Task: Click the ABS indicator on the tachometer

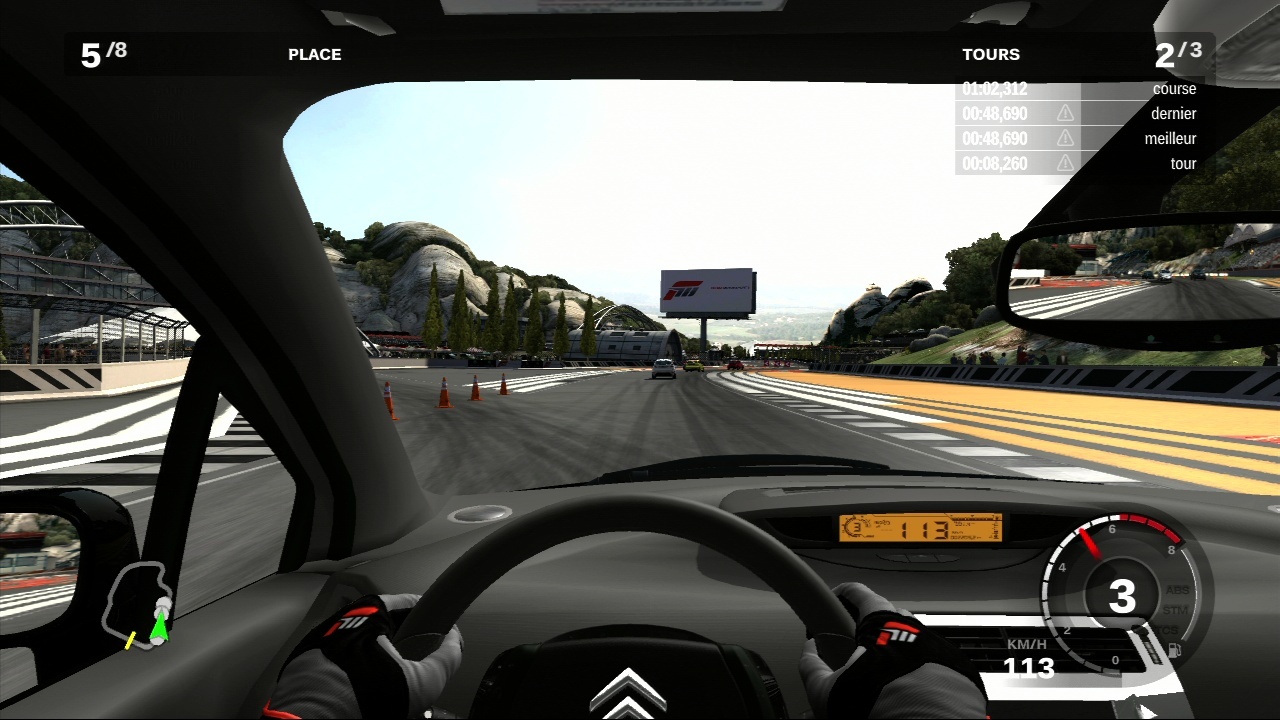Action: point(1176,590)
